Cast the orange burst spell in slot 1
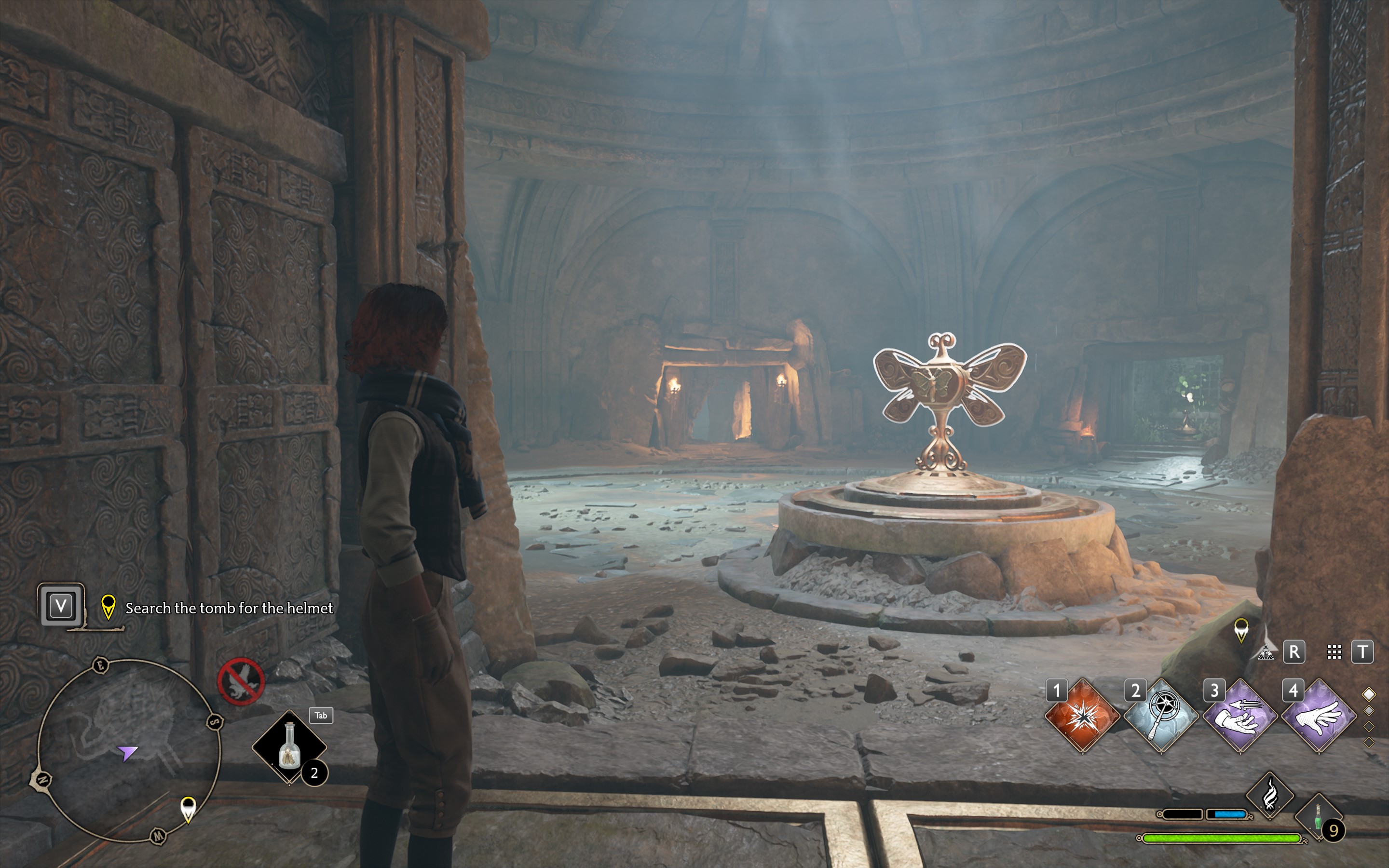The image size is (1389, 868). 1082,716
